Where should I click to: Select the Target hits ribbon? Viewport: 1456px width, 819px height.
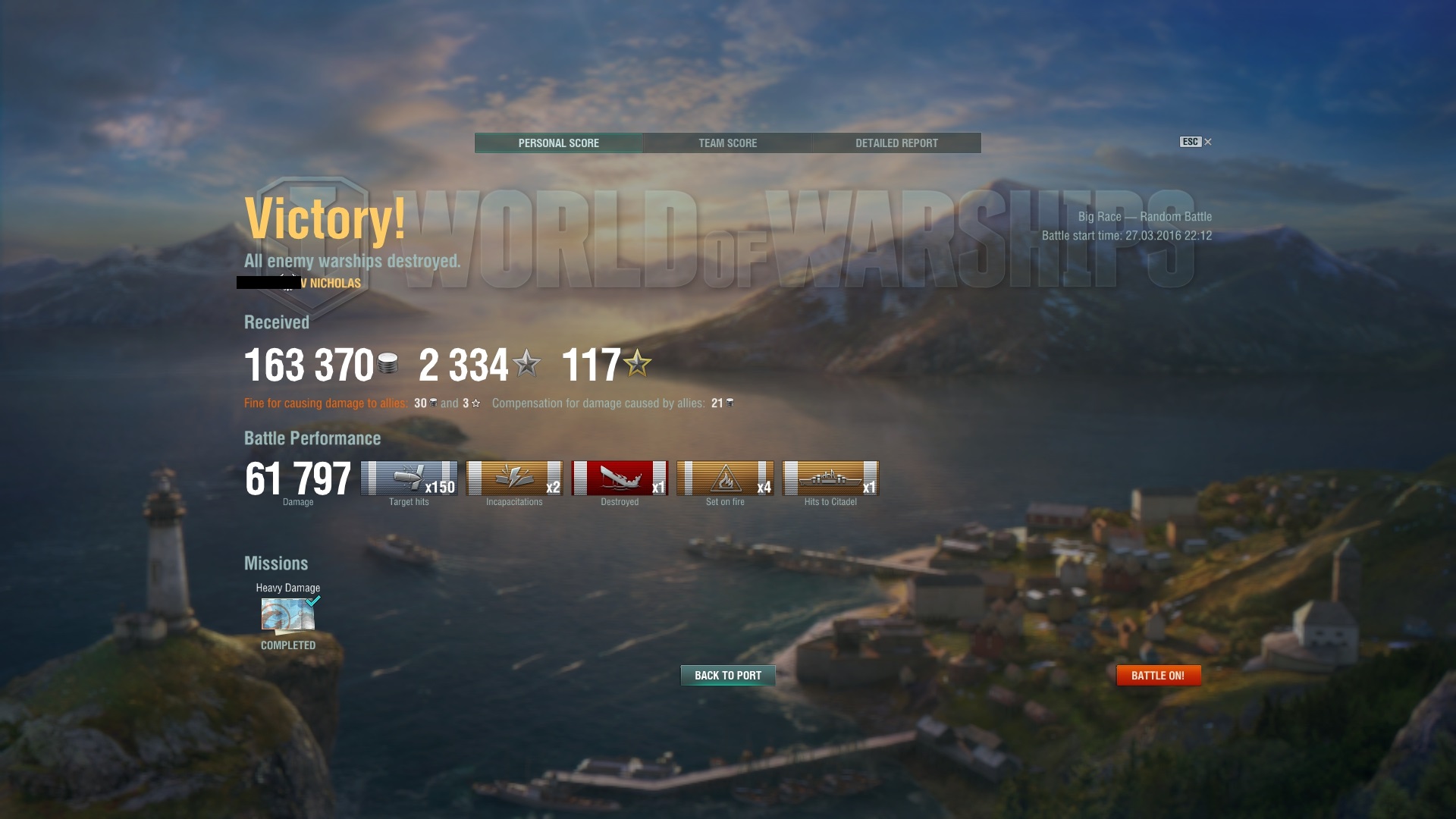pyautogui.click(x=409, y=479)
